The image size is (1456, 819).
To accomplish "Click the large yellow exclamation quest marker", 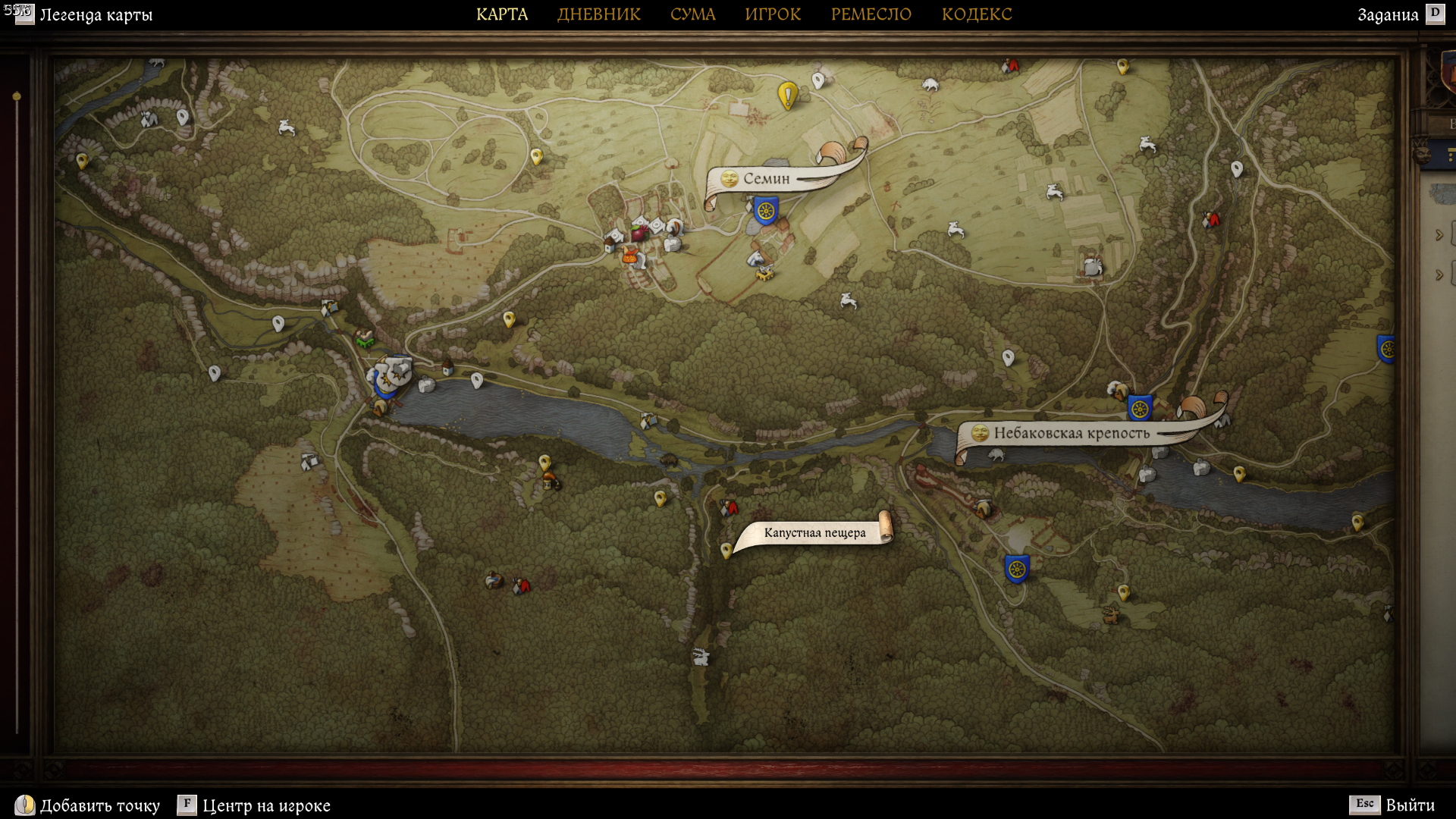I will coord(787,96).
